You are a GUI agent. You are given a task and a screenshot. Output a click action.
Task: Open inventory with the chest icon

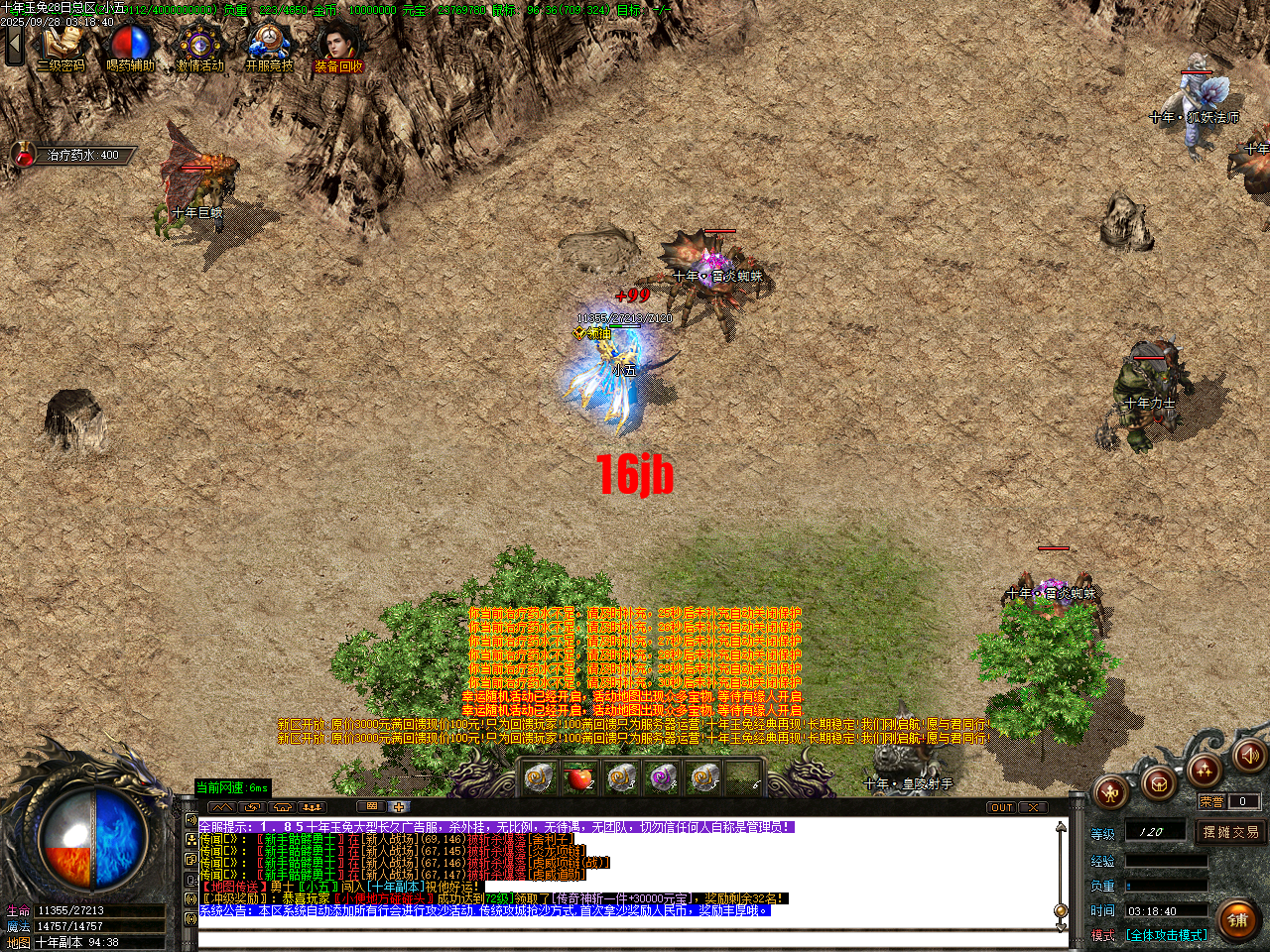[1157, 784]
